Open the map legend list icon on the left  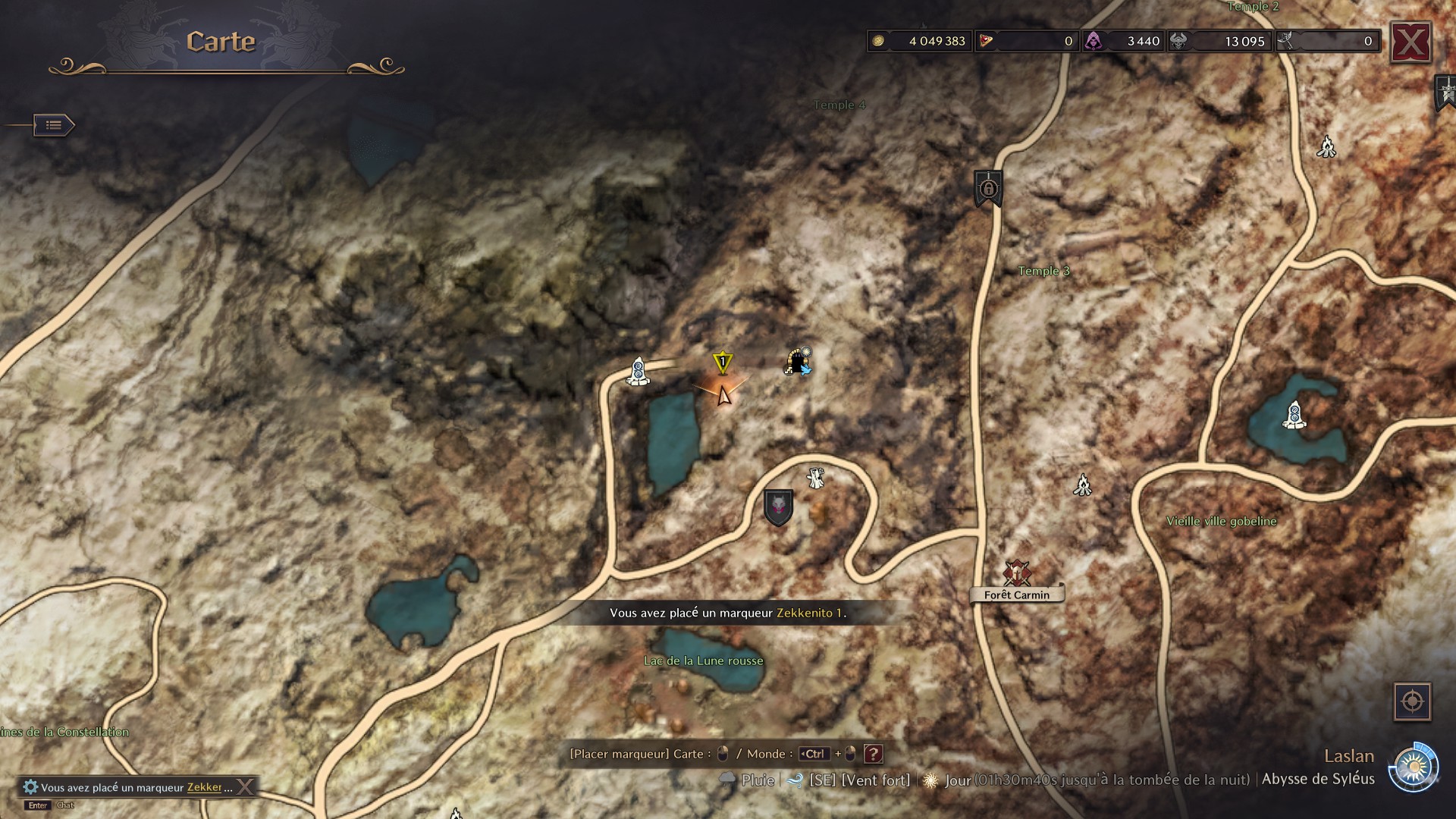[54, 125]
